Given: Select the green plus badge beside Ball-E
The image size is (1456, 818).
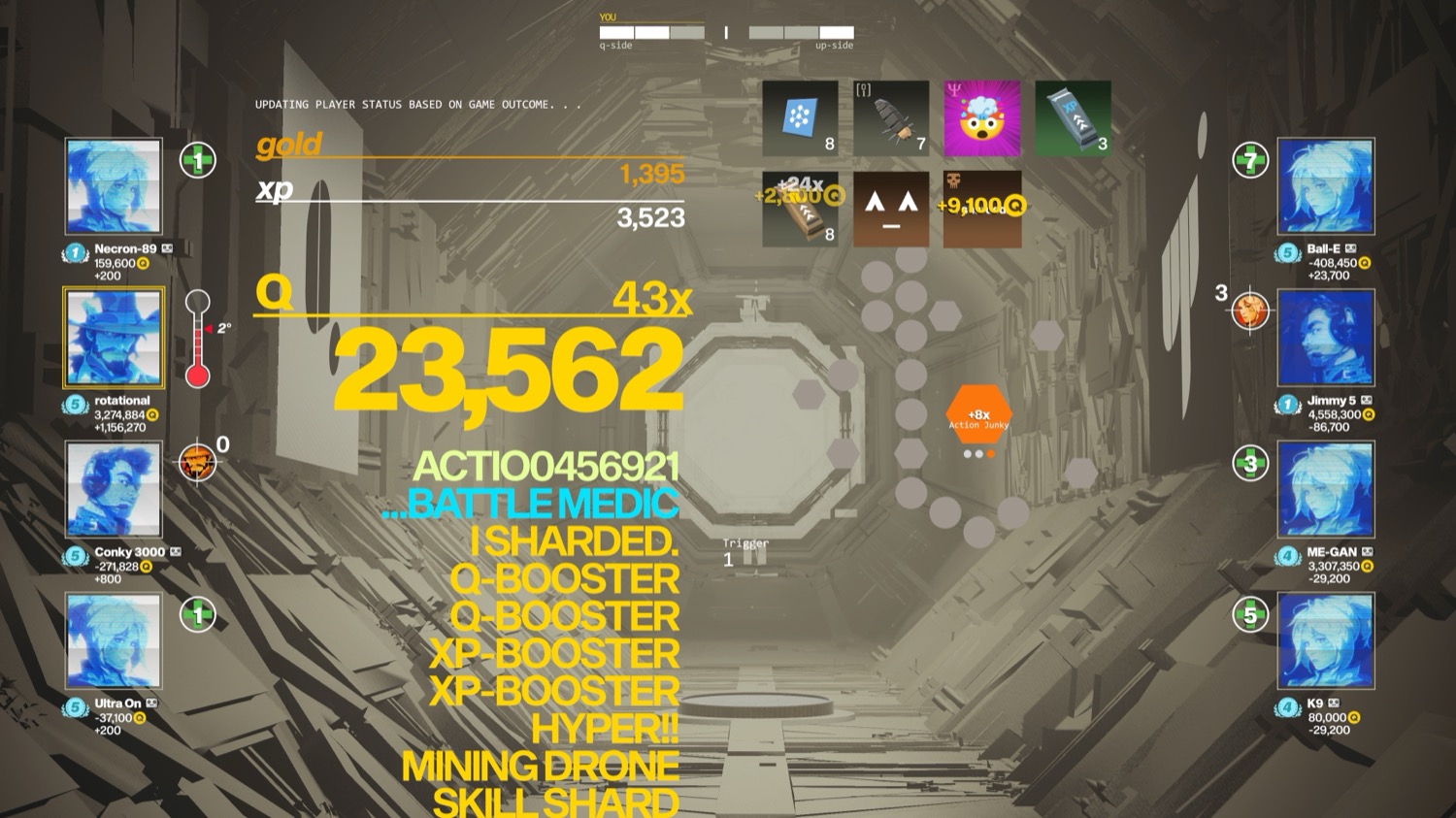Looking at the screenshot, I should (1250, 160).
